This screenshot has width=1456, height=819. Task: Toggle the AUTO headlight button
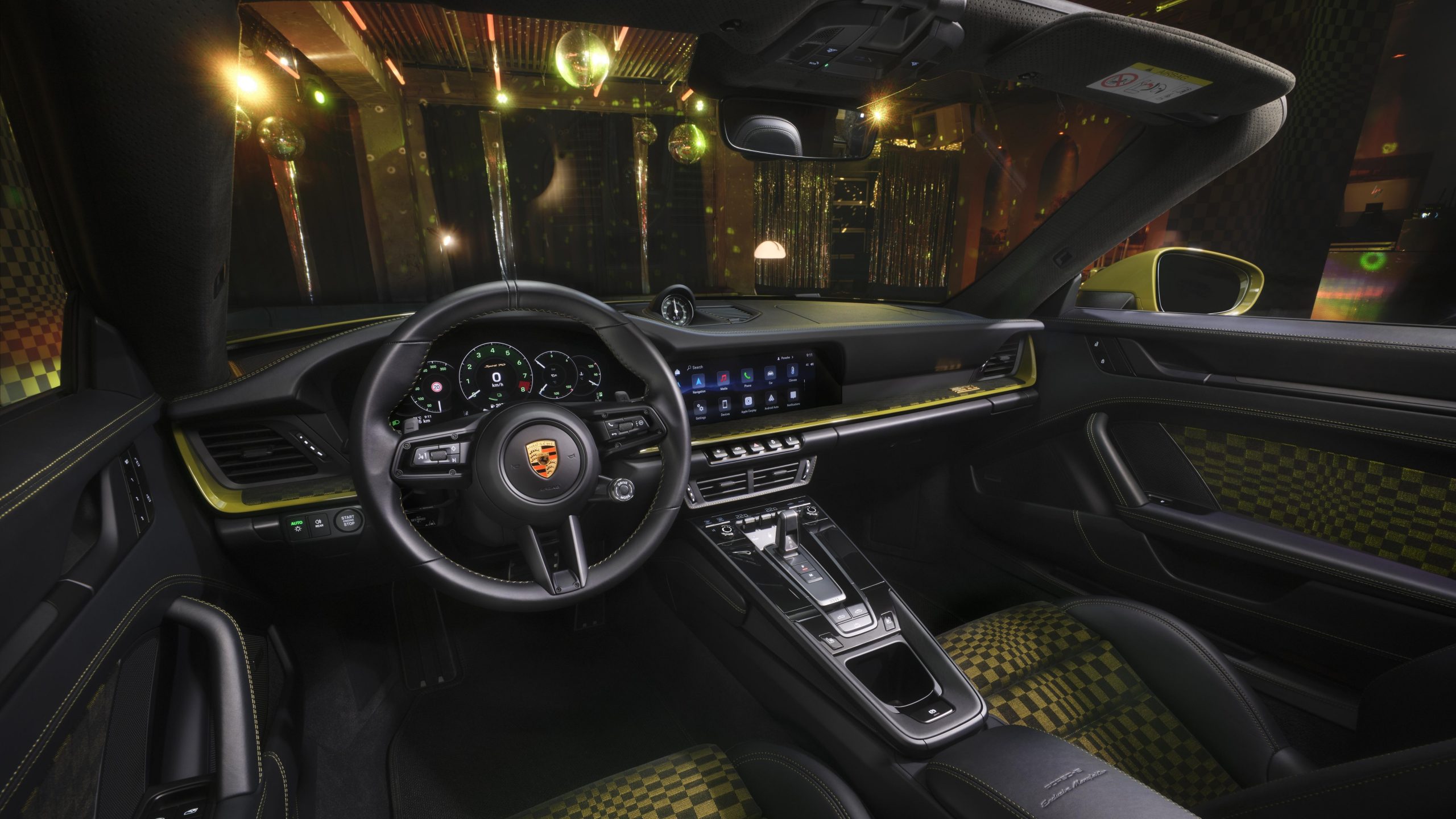pos(297,525)
